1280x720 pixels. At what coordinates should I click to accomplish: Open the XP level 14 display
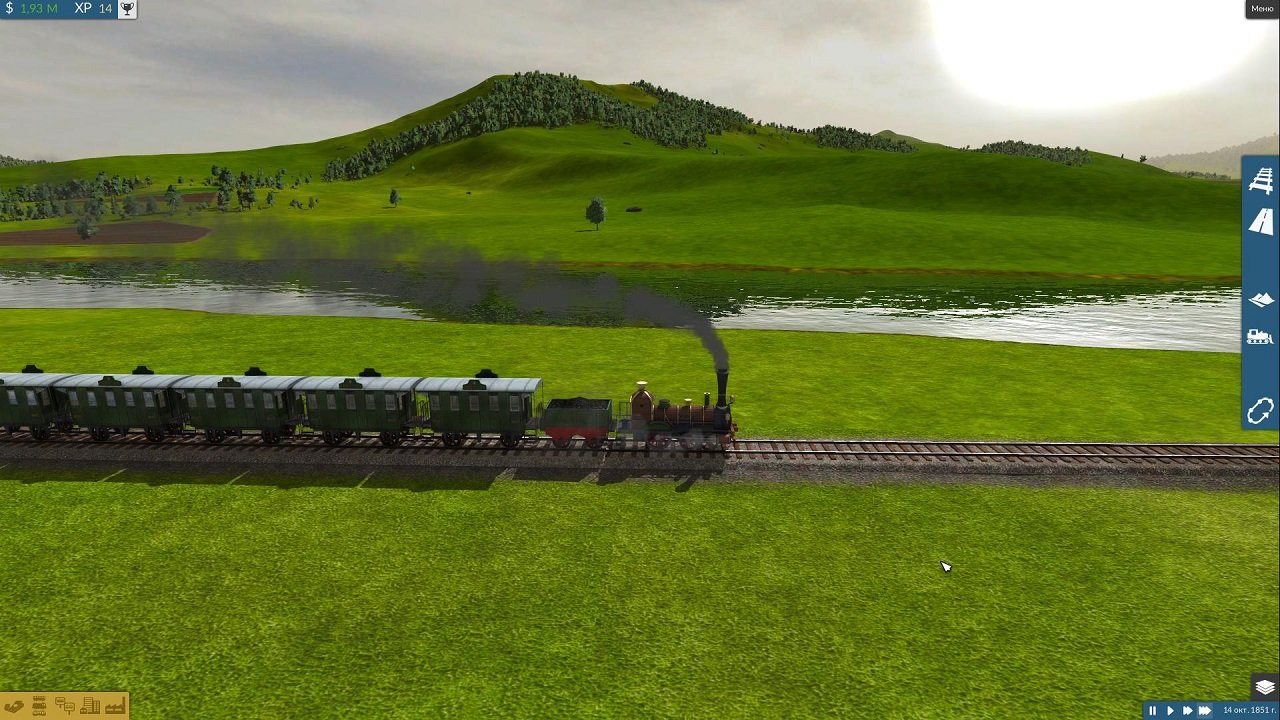[x=95, y=9]
